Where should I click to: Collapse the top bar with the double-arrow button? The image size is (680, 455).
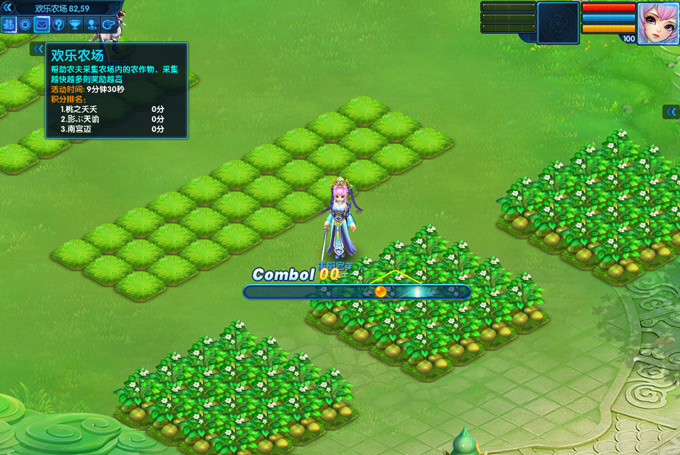(7, 7)
